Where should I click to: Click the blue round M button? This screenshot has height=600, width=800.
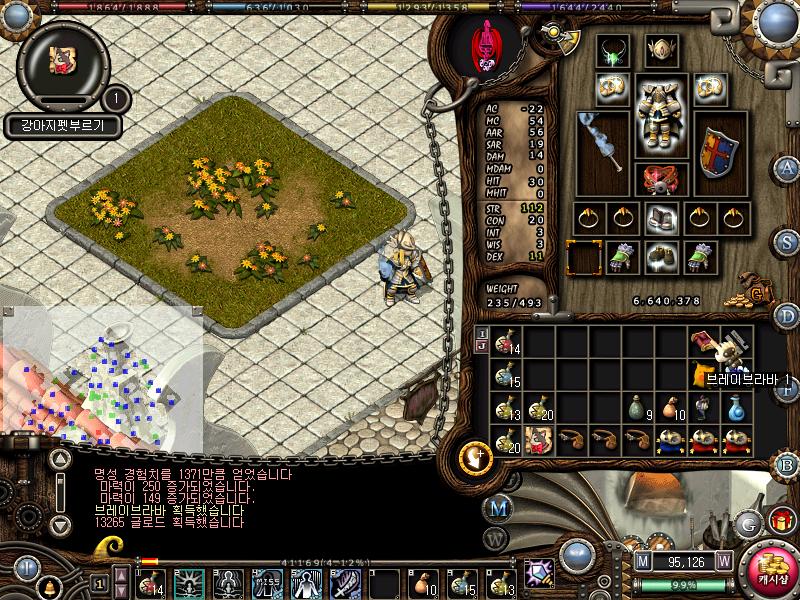tap(499, 507)
